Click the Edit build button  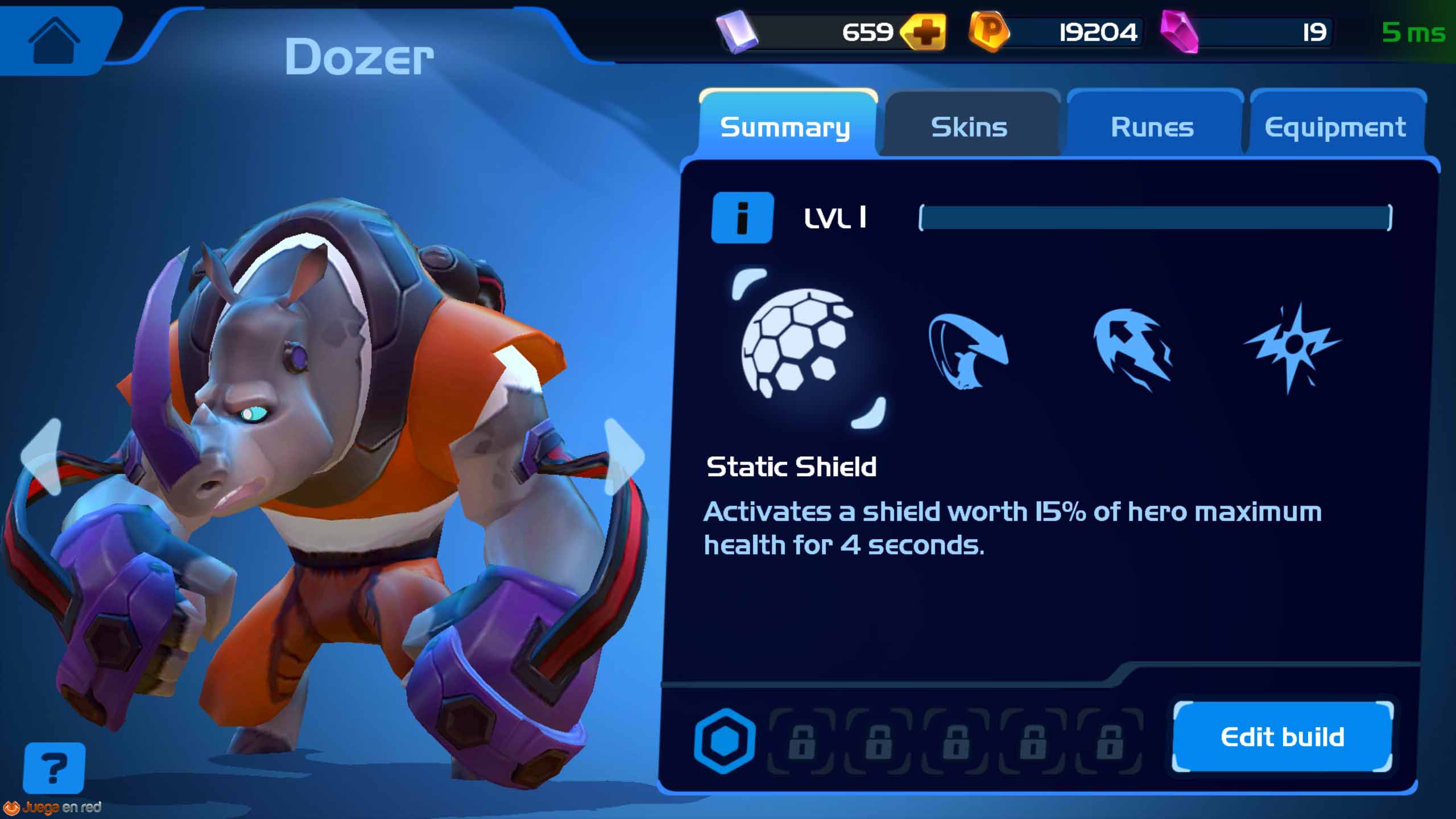[x=1283, y=737]
